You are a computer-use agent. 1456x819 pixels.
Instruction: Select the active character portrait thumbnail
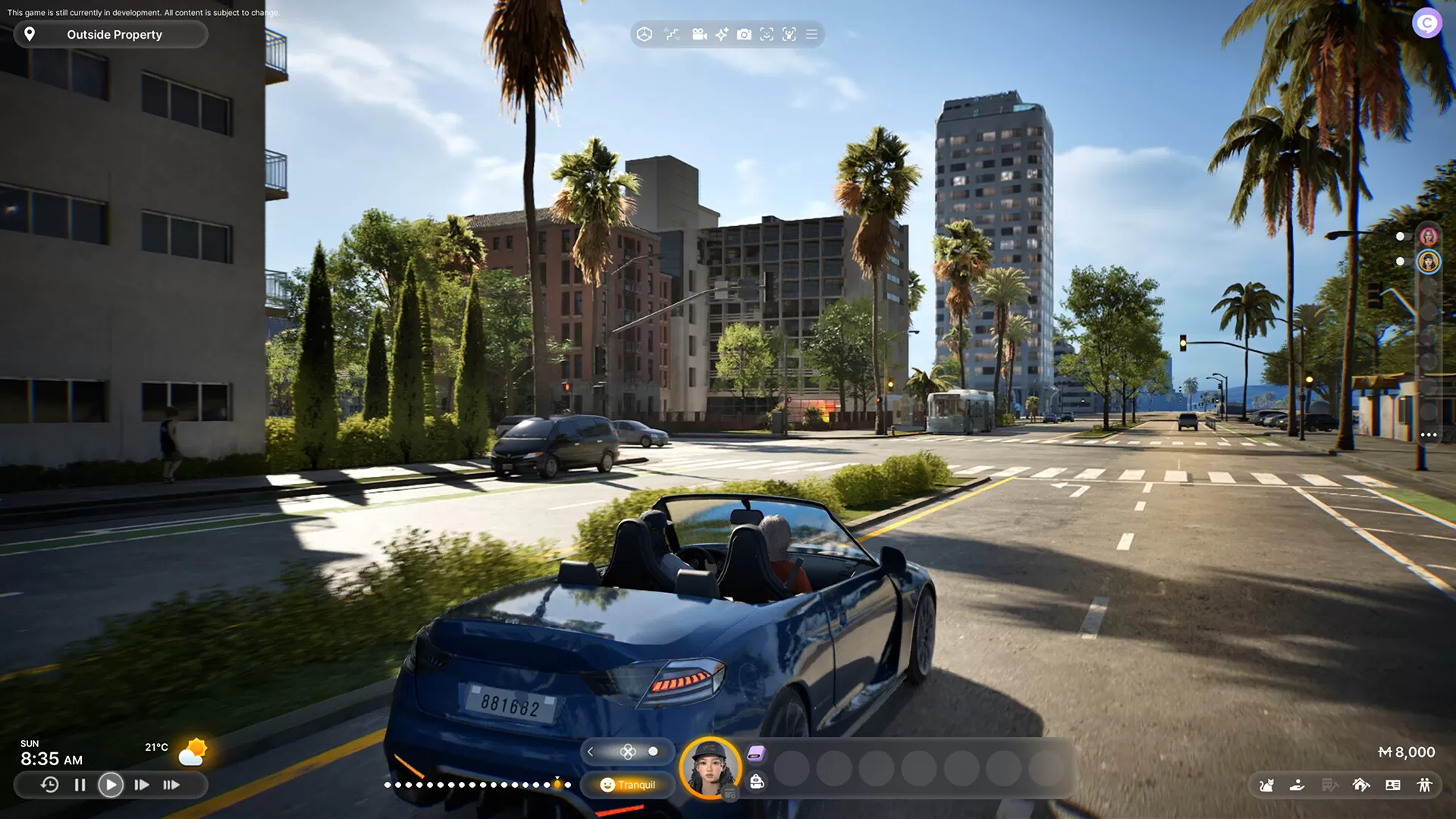pyautogui.click(x=713, y=767)
